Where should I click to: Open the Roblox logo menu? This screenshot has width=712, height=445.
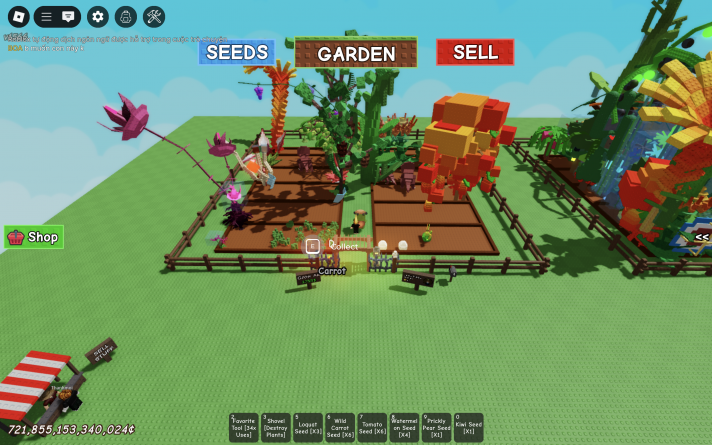tap(18, 16)
